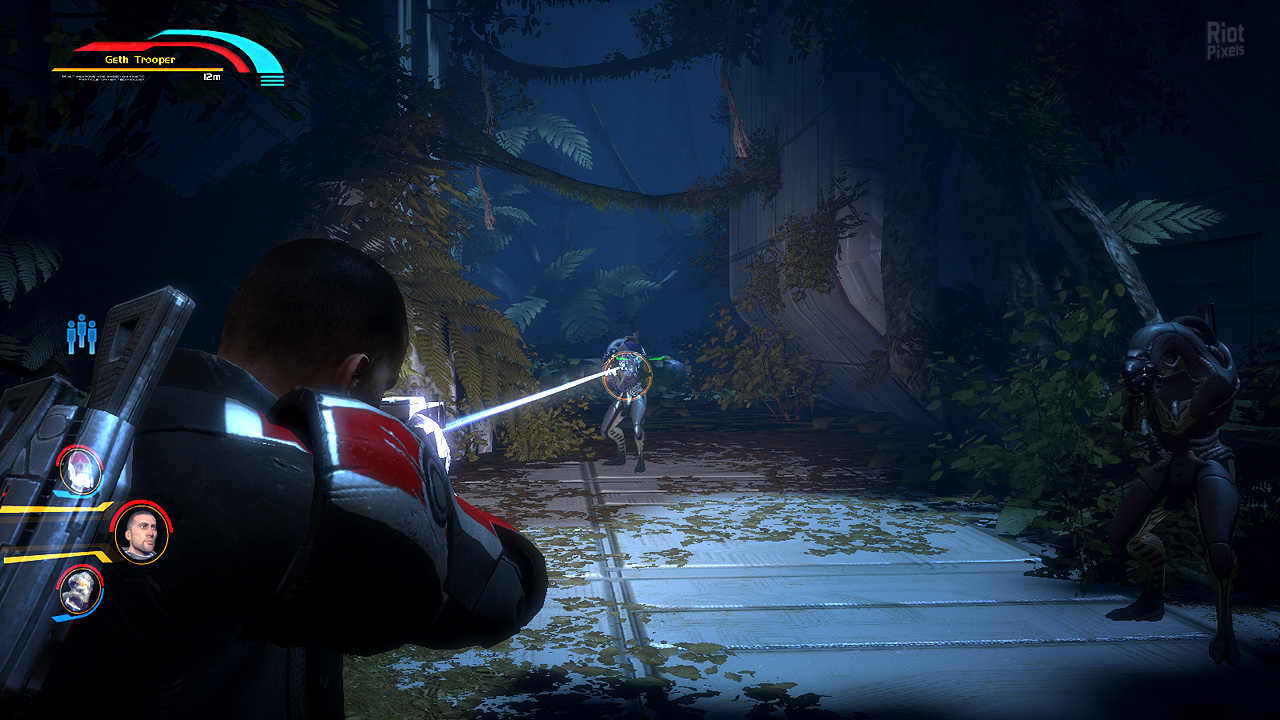Click the blue three-figure squad icon
This screenshot has width=1280, height=720.
pos(81,334)
